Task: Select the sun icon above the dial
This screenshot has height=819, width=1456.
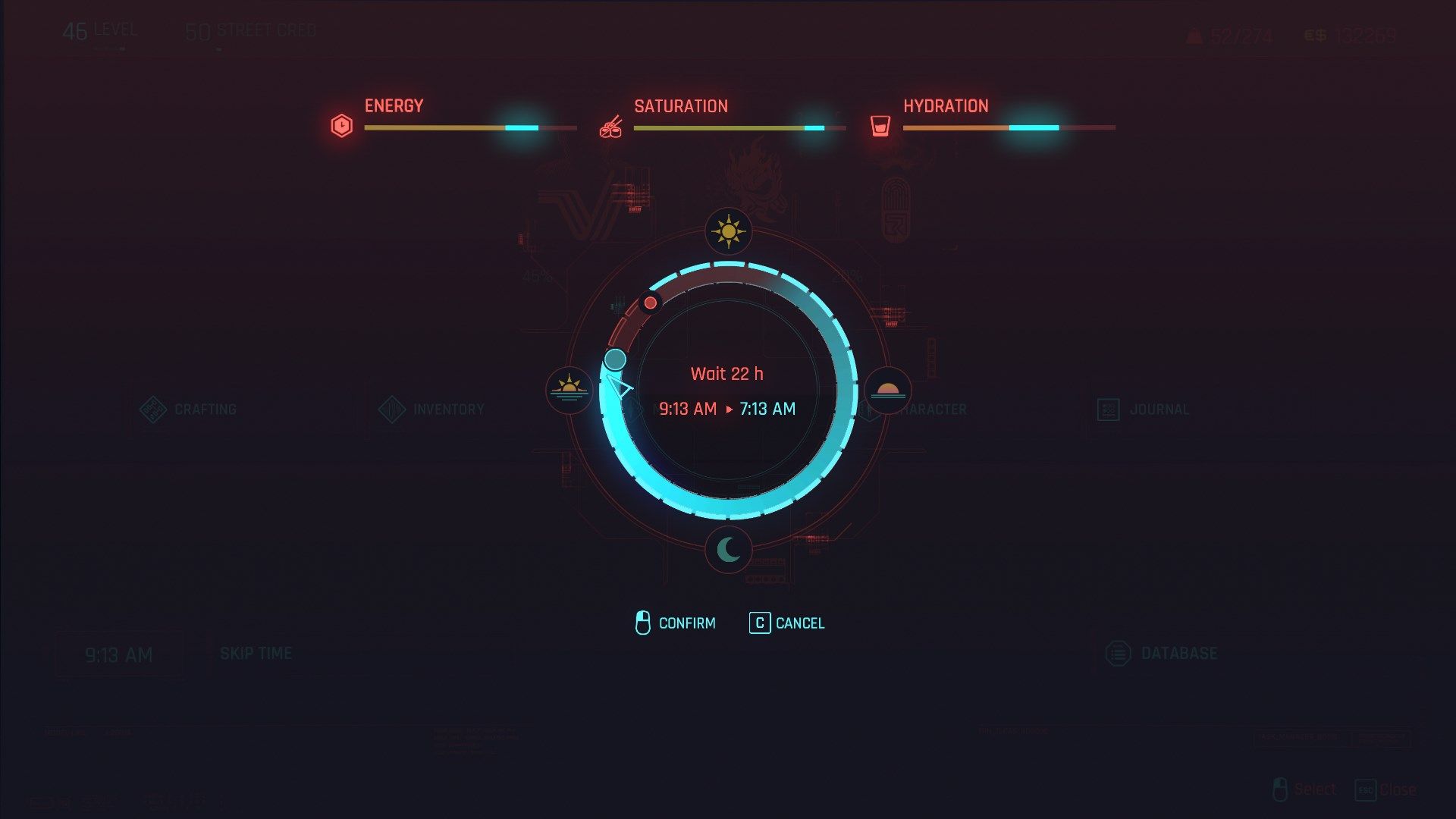Action: pos(728,231)
